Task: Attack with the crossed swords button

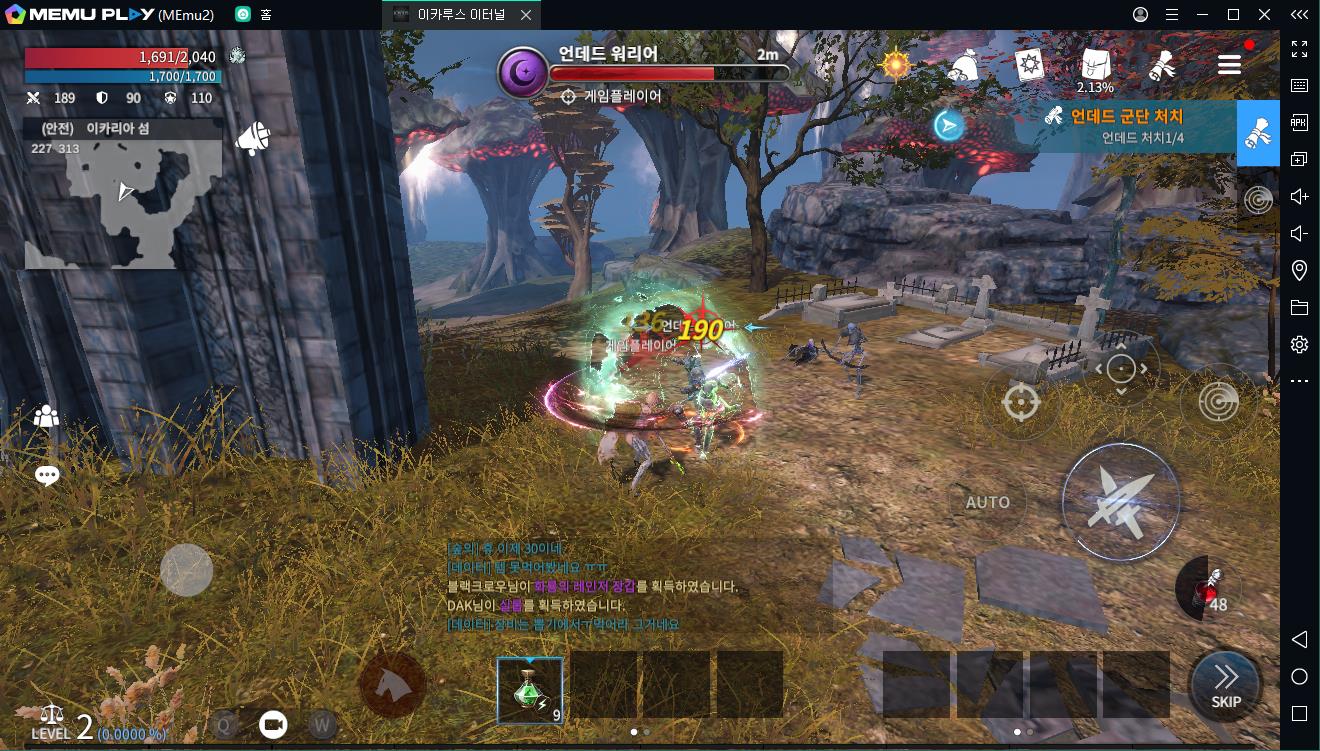Action: tap(1120, 500)
